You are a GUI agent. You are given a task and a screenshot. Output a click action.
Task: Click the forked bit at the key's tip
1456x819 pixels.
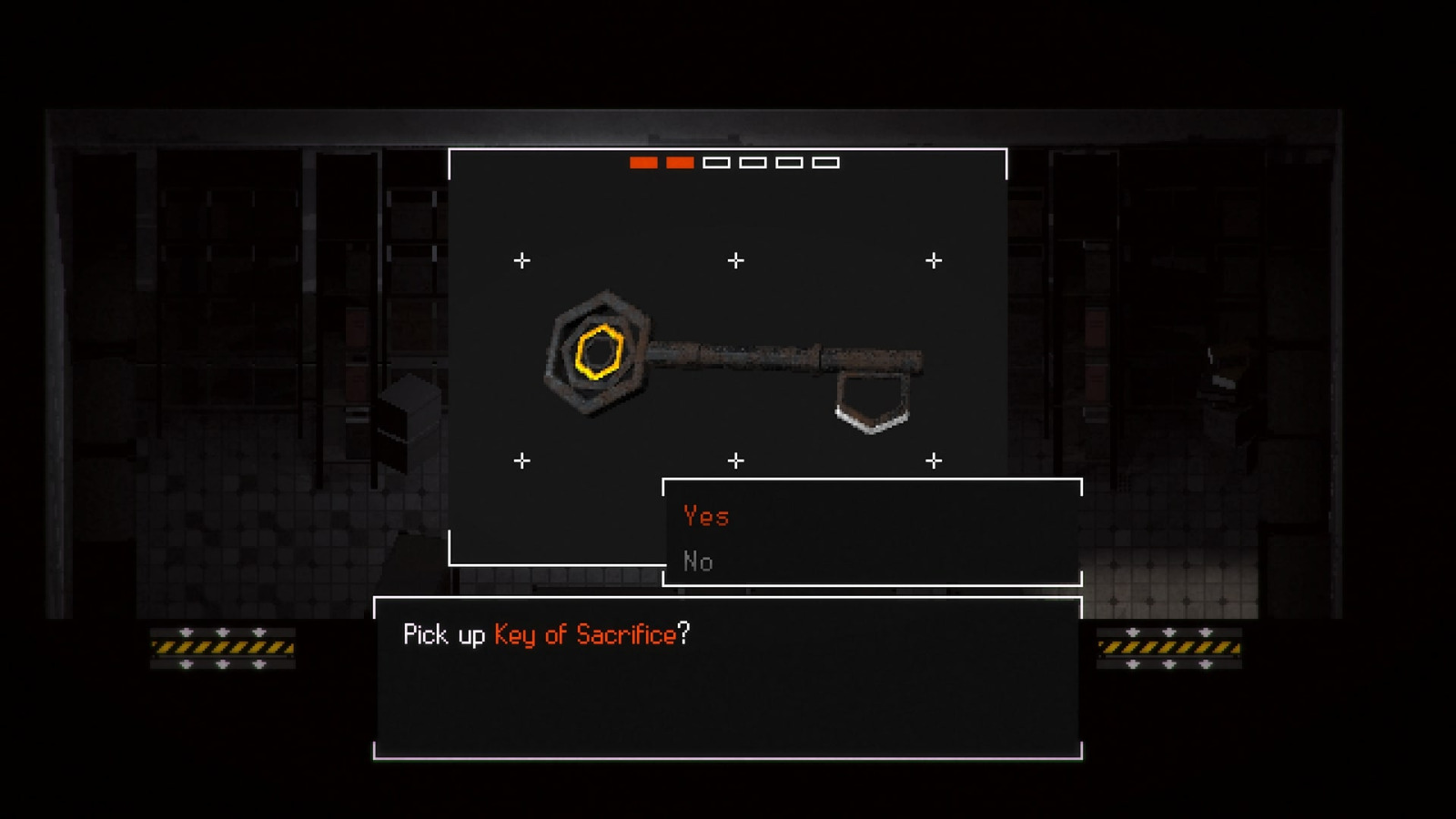(872, 405)
